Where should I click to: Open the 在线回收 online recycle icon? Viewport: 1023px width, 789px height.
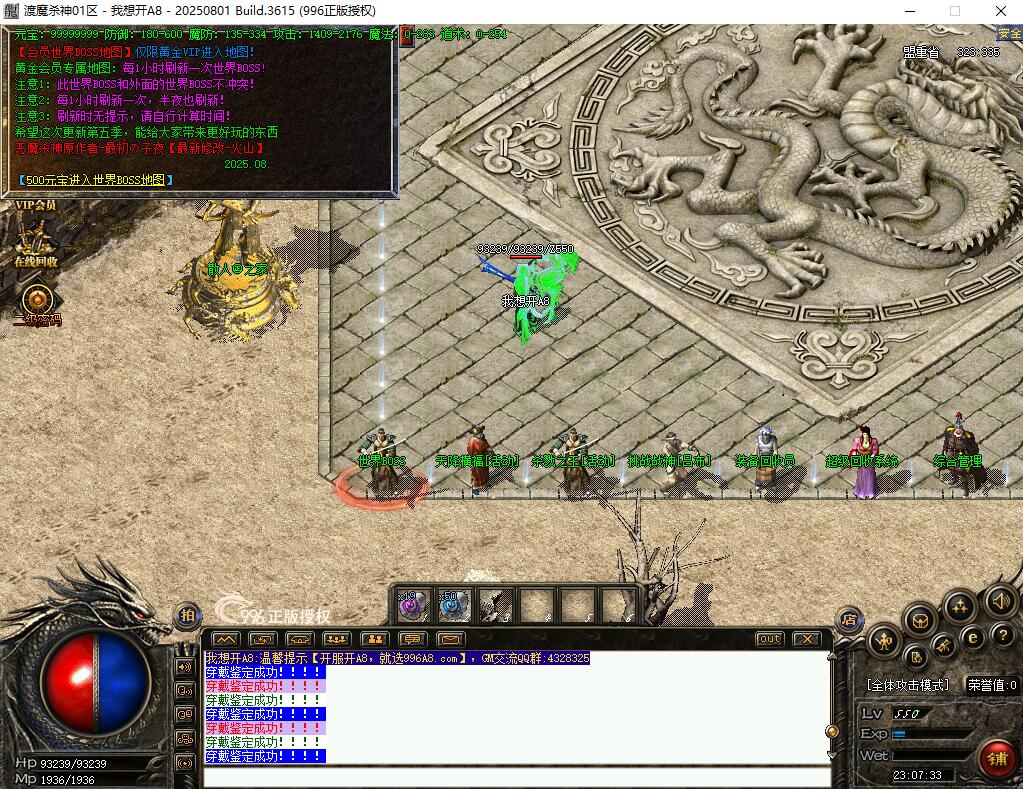[x=36, y=241]
